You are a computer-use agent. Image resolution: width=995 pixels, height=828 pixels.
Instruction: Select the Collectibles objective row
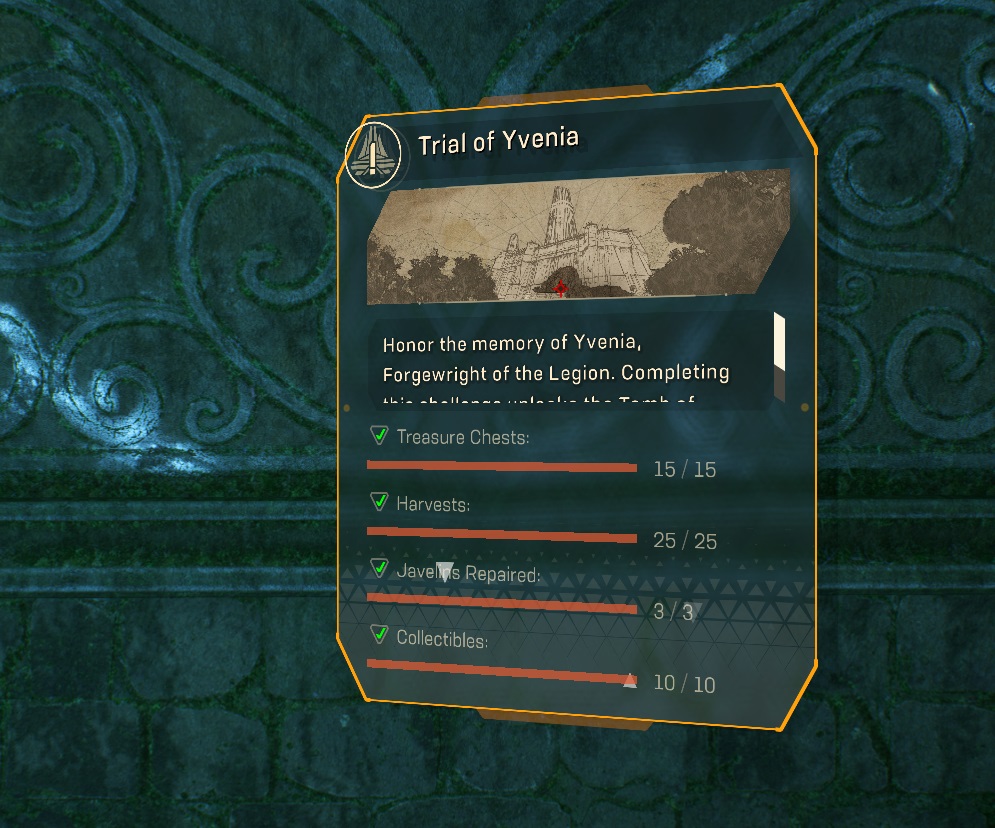(x=540, y=660)
